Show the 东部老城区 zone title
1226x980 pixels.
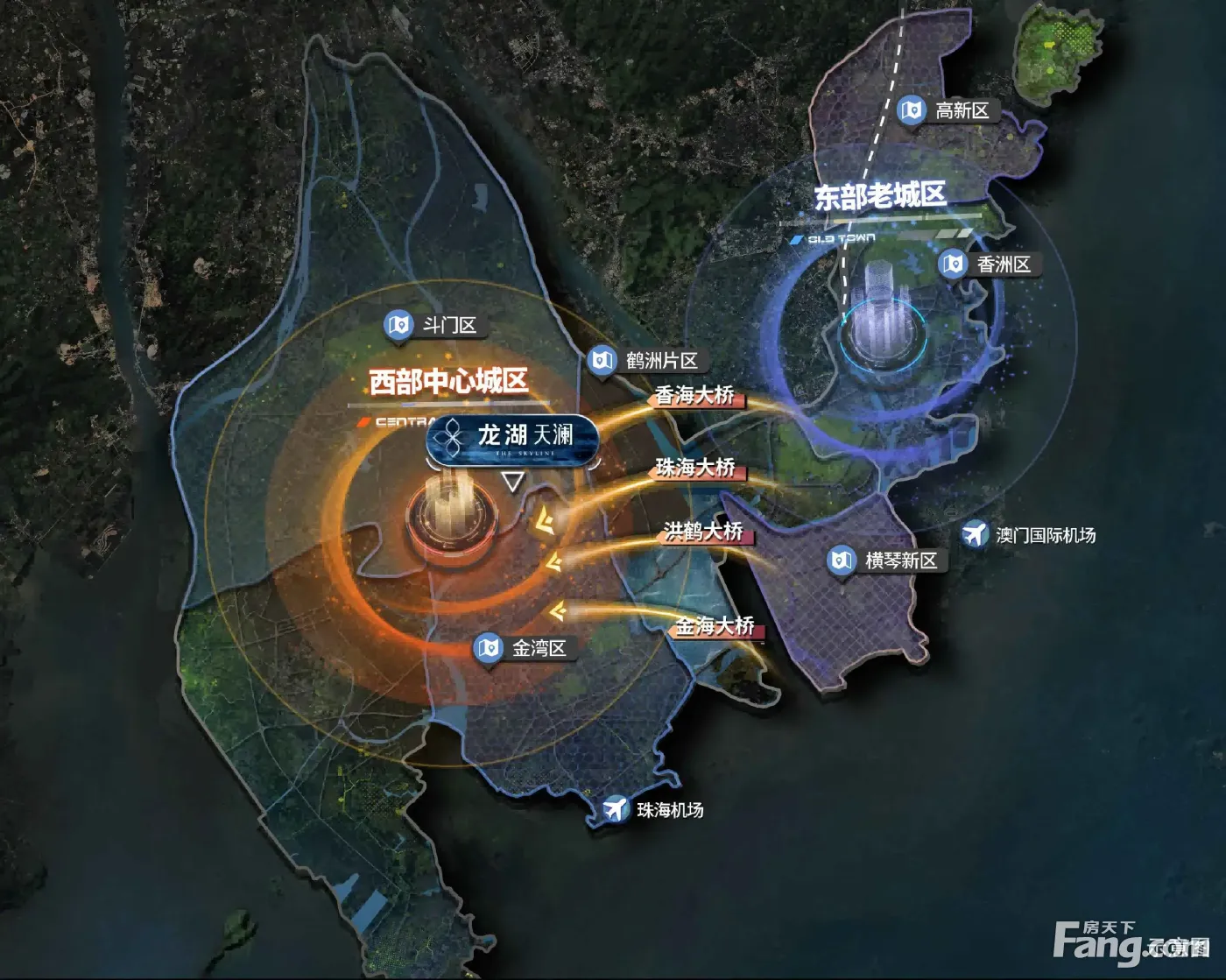[880, 195]
